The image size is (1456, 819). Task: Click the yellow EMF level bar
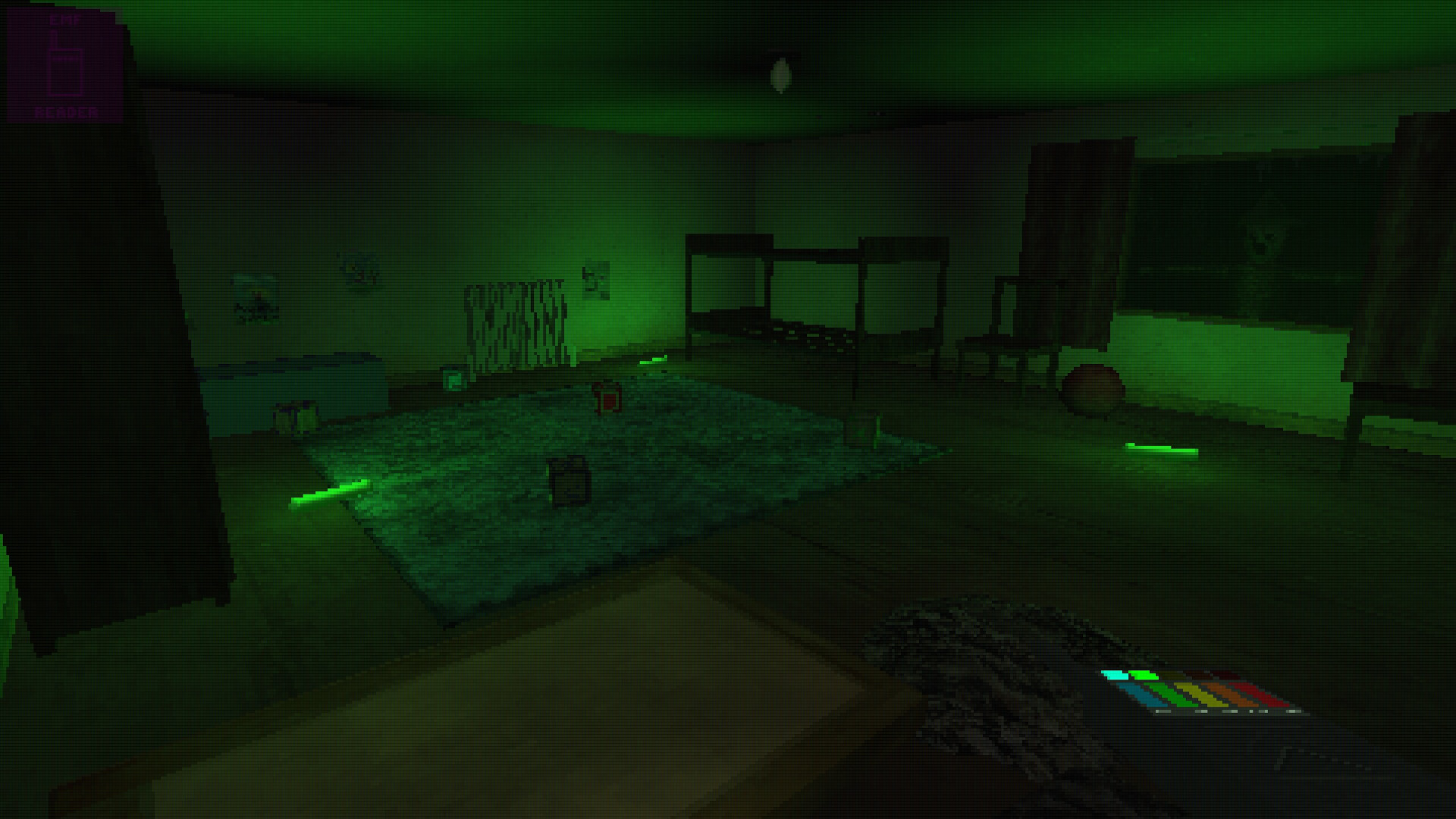[x=1202, y=694]
